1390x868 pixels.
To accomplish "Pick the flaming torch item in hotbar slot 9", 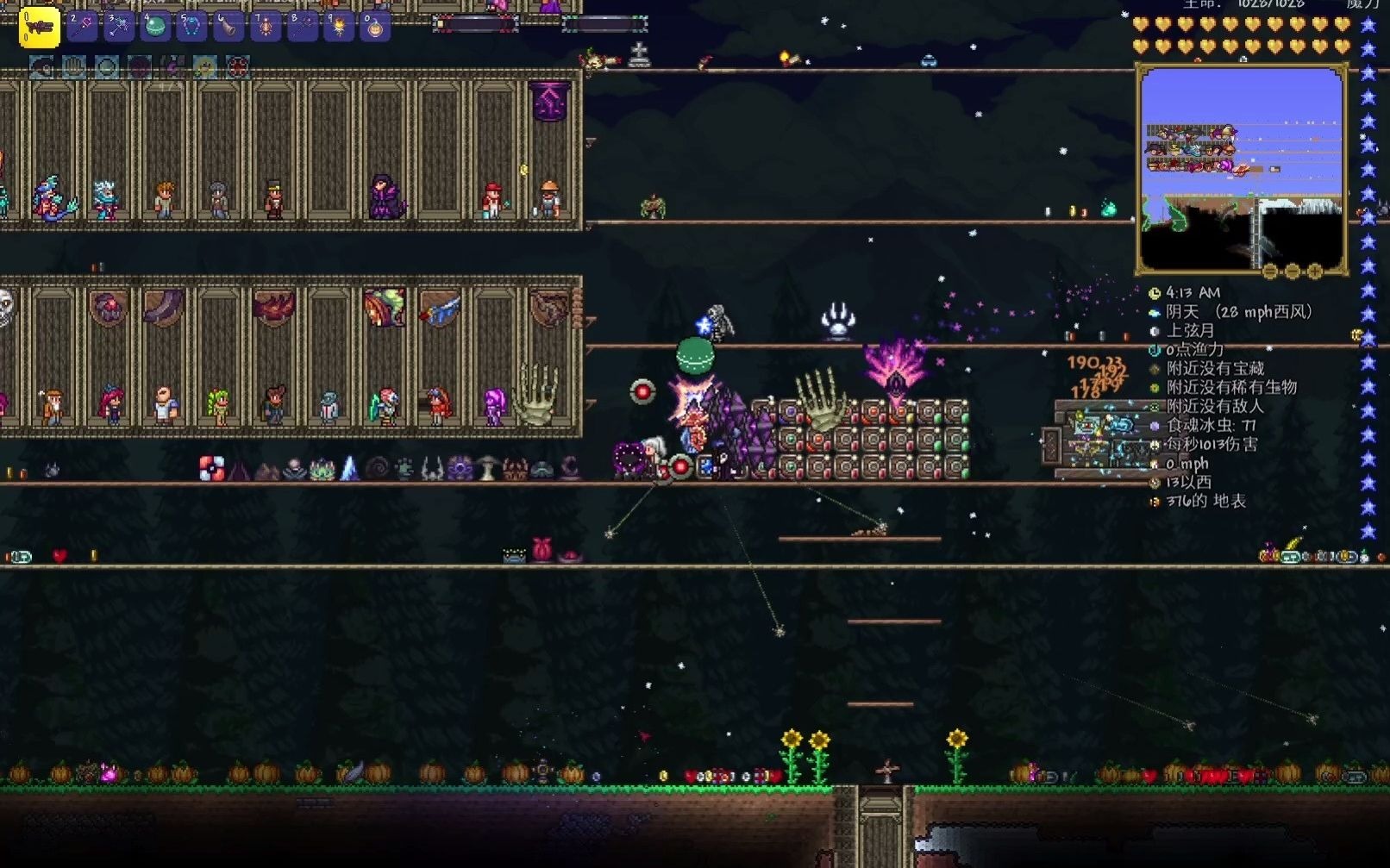I will [338, 27].
